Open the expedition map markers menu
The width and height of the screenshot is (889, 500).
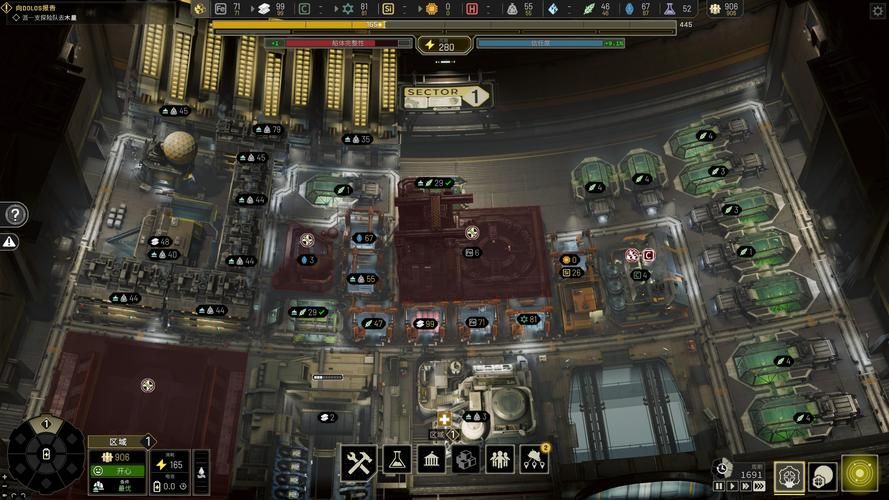coord(535,460)
